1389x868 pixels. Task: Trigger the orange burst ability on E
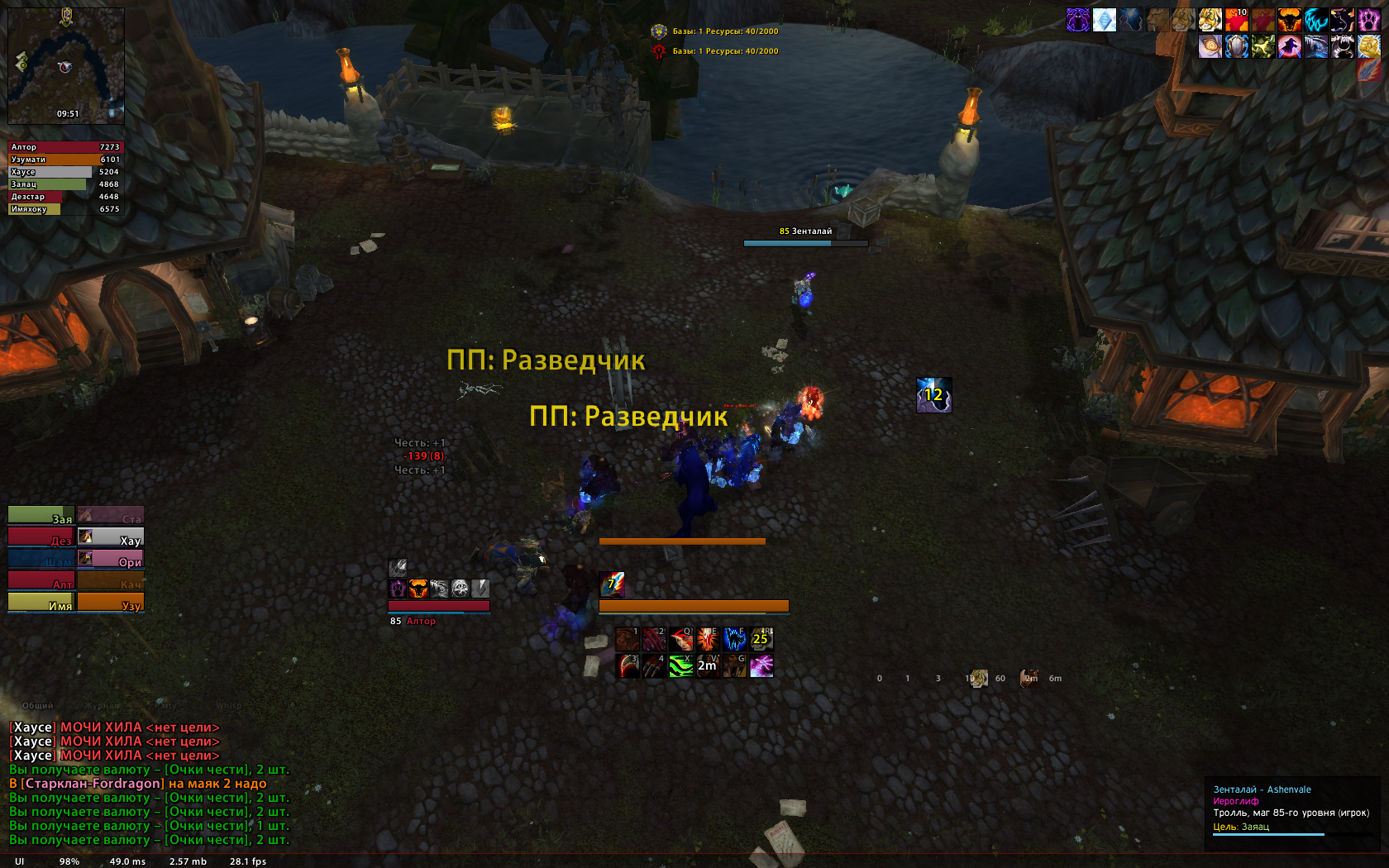tap(708, 639)
